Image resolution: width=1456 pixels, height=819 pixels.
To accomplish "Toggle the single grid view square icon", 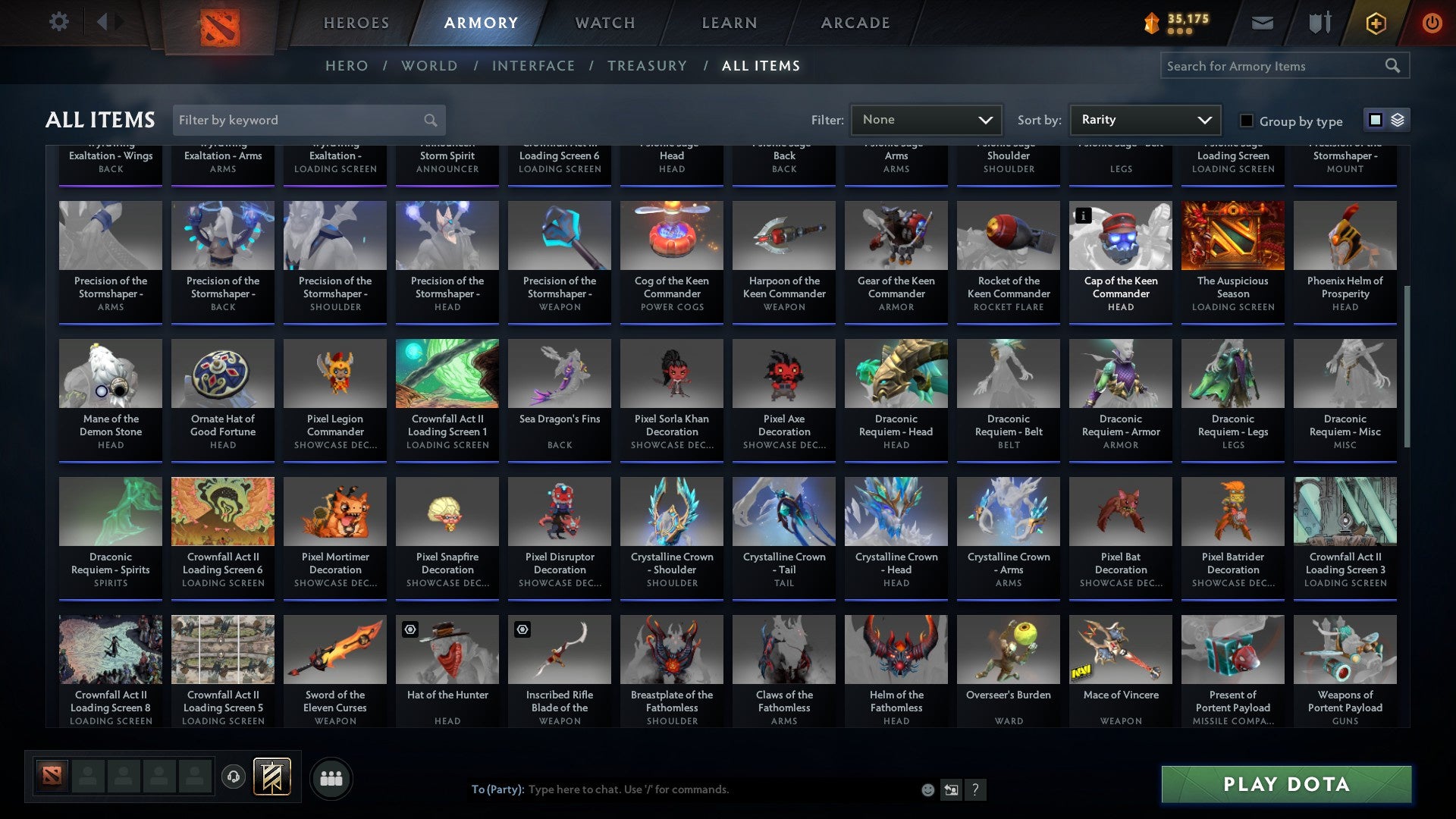I will tap(1375, 120).
